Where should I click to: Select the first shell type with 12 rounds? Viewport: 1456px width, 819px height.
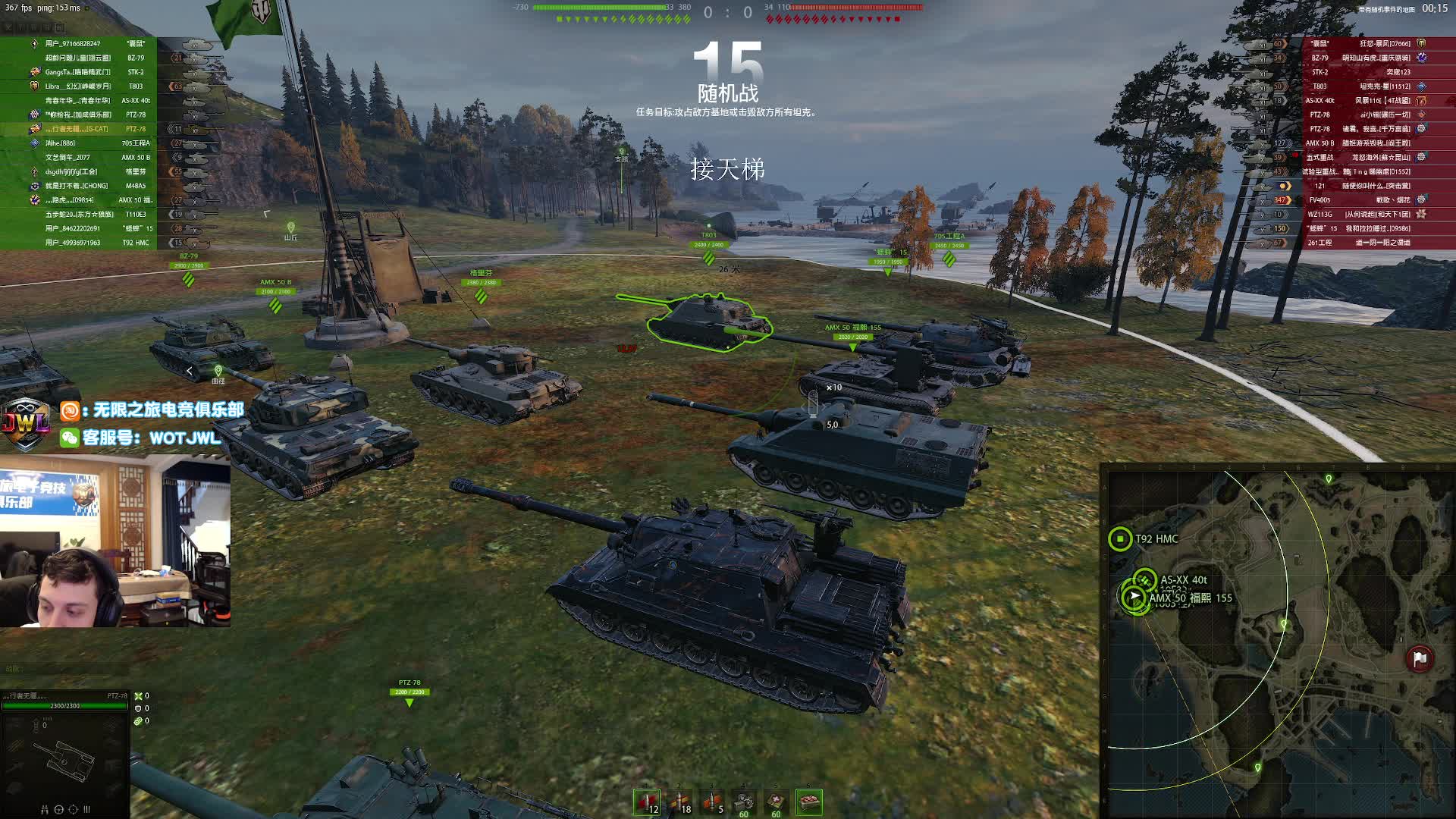[x=647, y=802]
